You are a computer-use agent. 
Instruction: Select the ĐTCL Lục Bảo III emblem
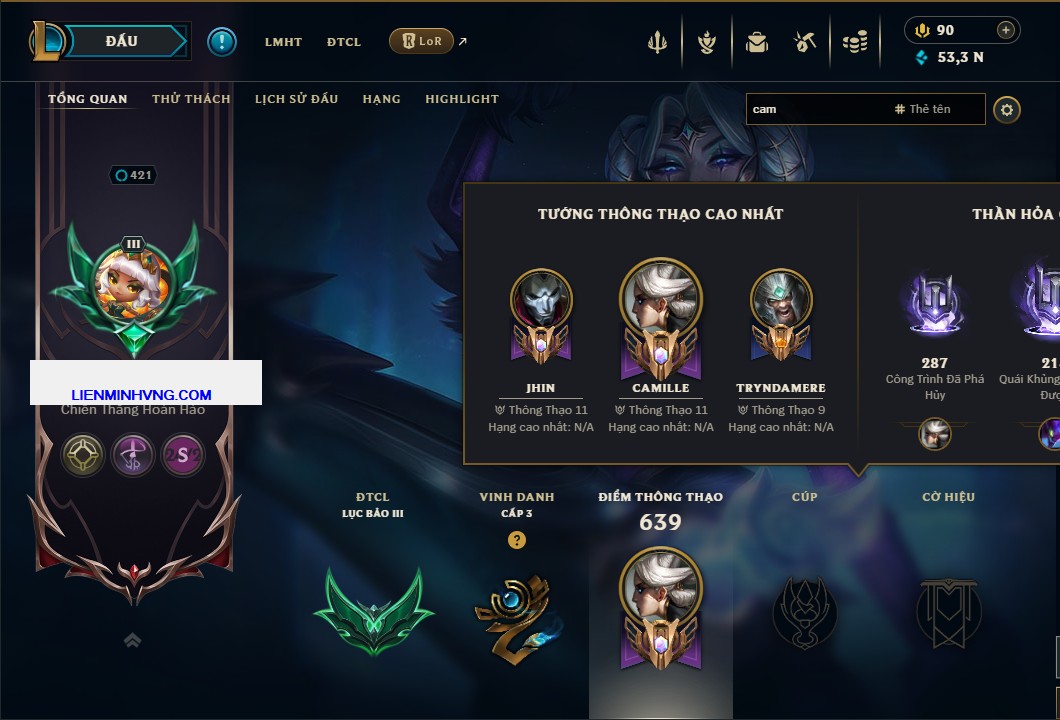373,612
